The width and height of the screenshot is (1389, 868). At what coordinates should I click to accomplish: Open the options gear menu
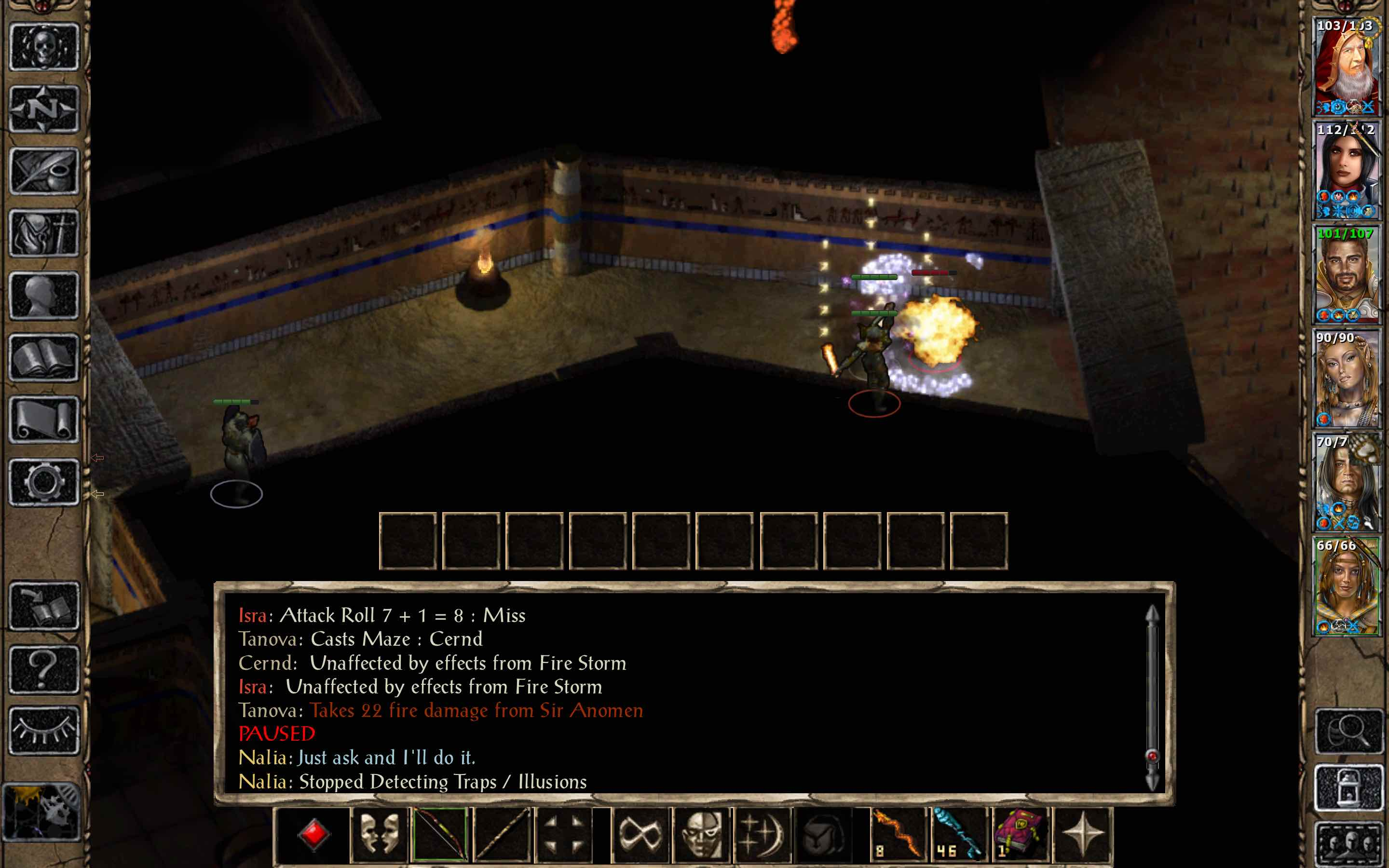point(44,482)
